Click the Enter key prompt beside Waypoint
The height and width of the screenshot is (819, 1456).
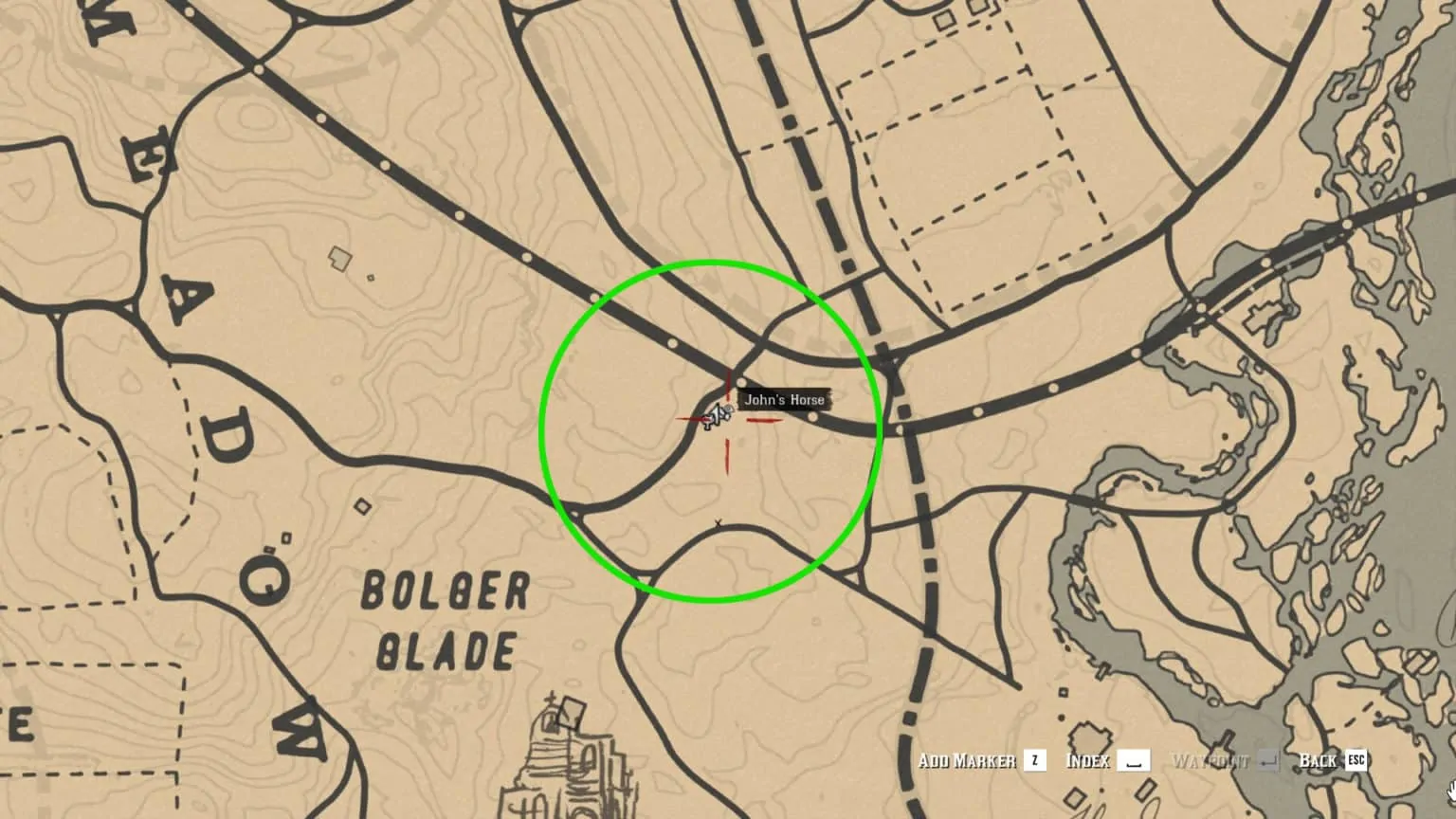point(1268,759)
